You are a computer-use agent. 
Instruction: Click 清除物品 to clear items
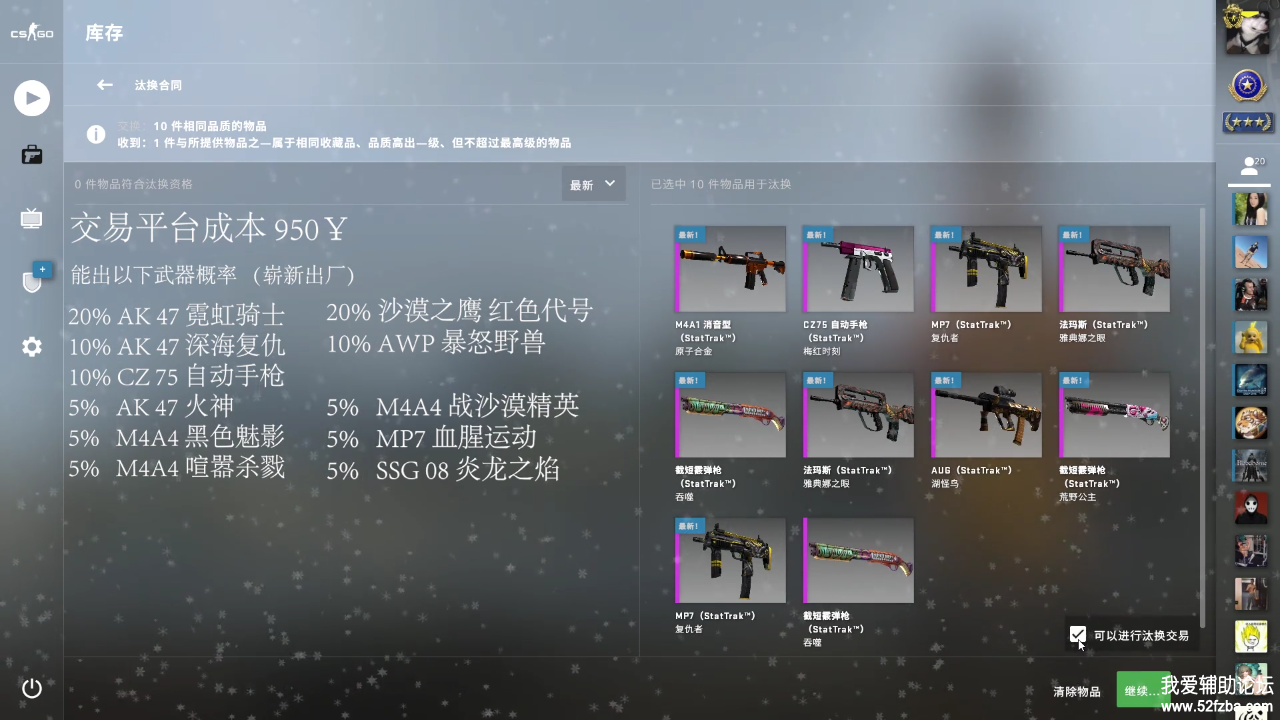[x=1076, y=691]
